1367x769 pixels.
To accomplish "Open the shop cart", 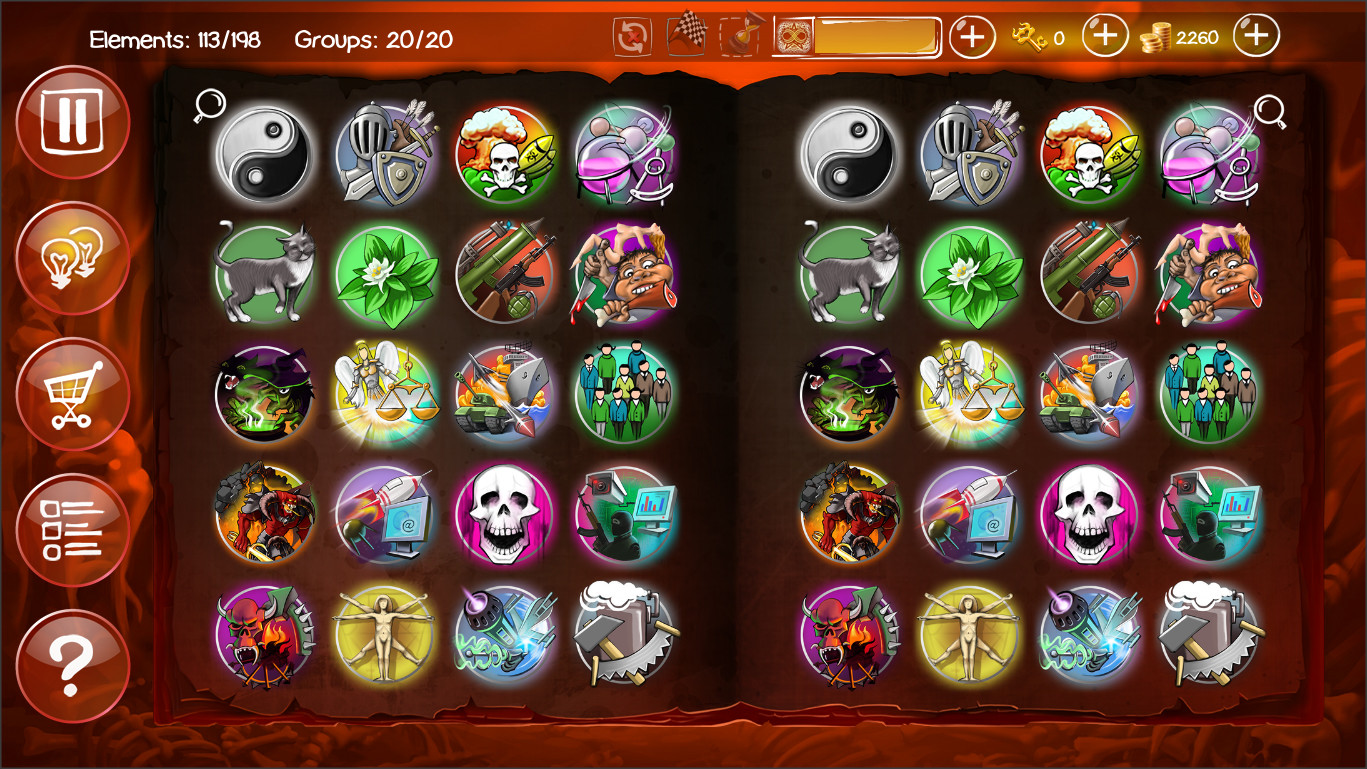I will [x=71, y=392].
